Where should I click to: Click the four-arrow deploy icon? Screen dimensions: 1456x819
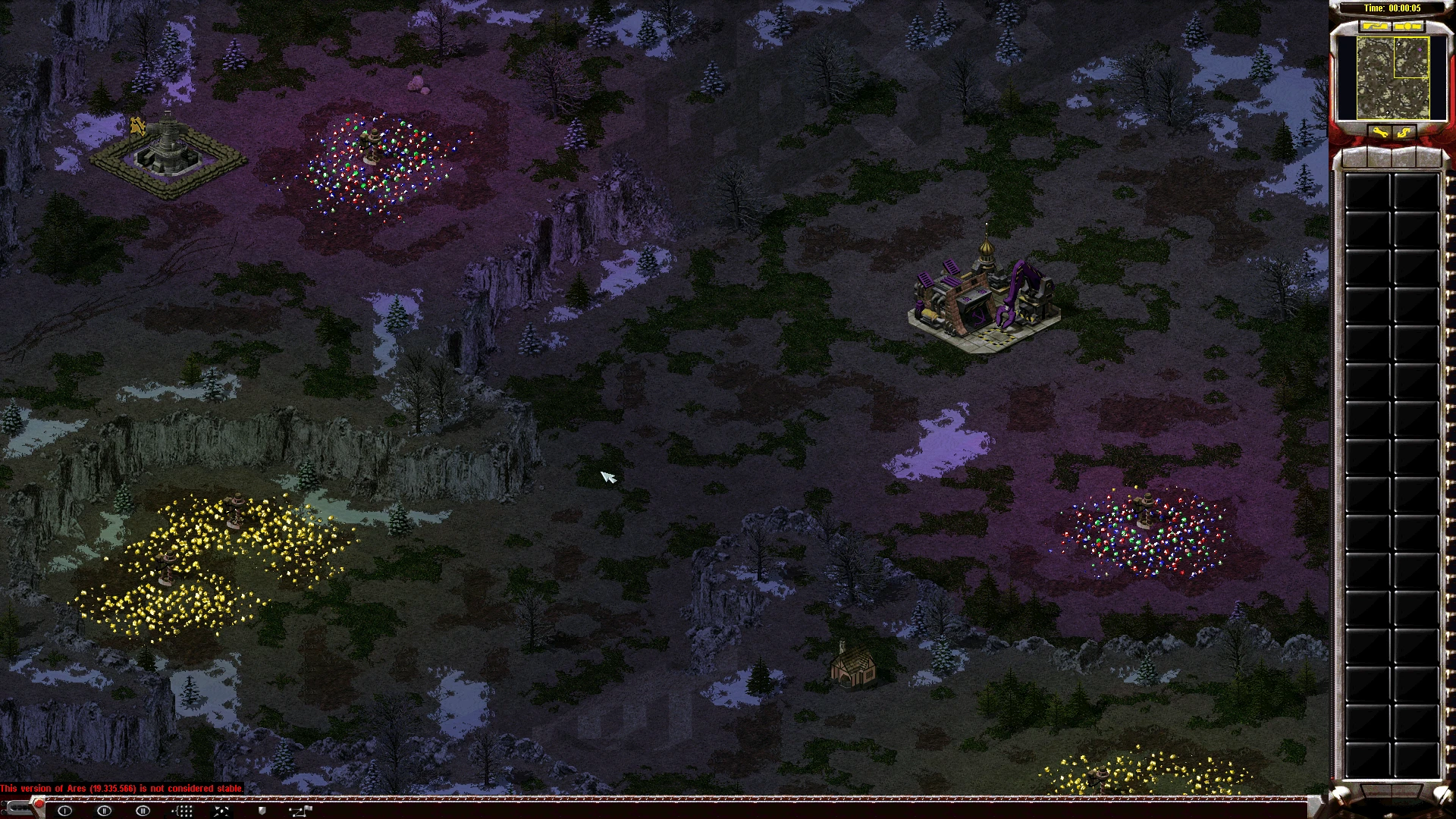pyautogui.click(x=221, y=811)
